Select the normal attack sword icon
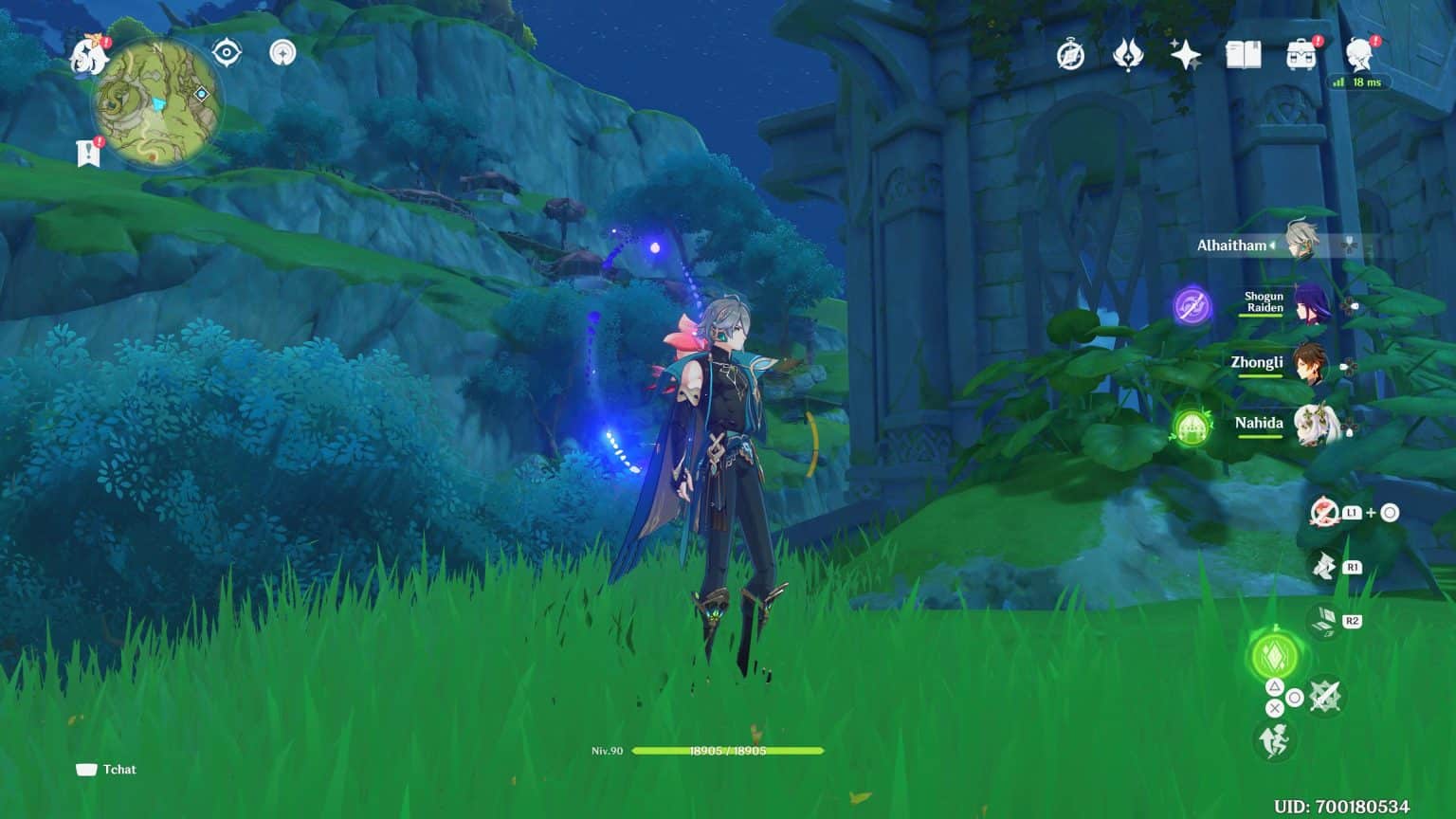The image size is (1456, 819). point(1323,696)
